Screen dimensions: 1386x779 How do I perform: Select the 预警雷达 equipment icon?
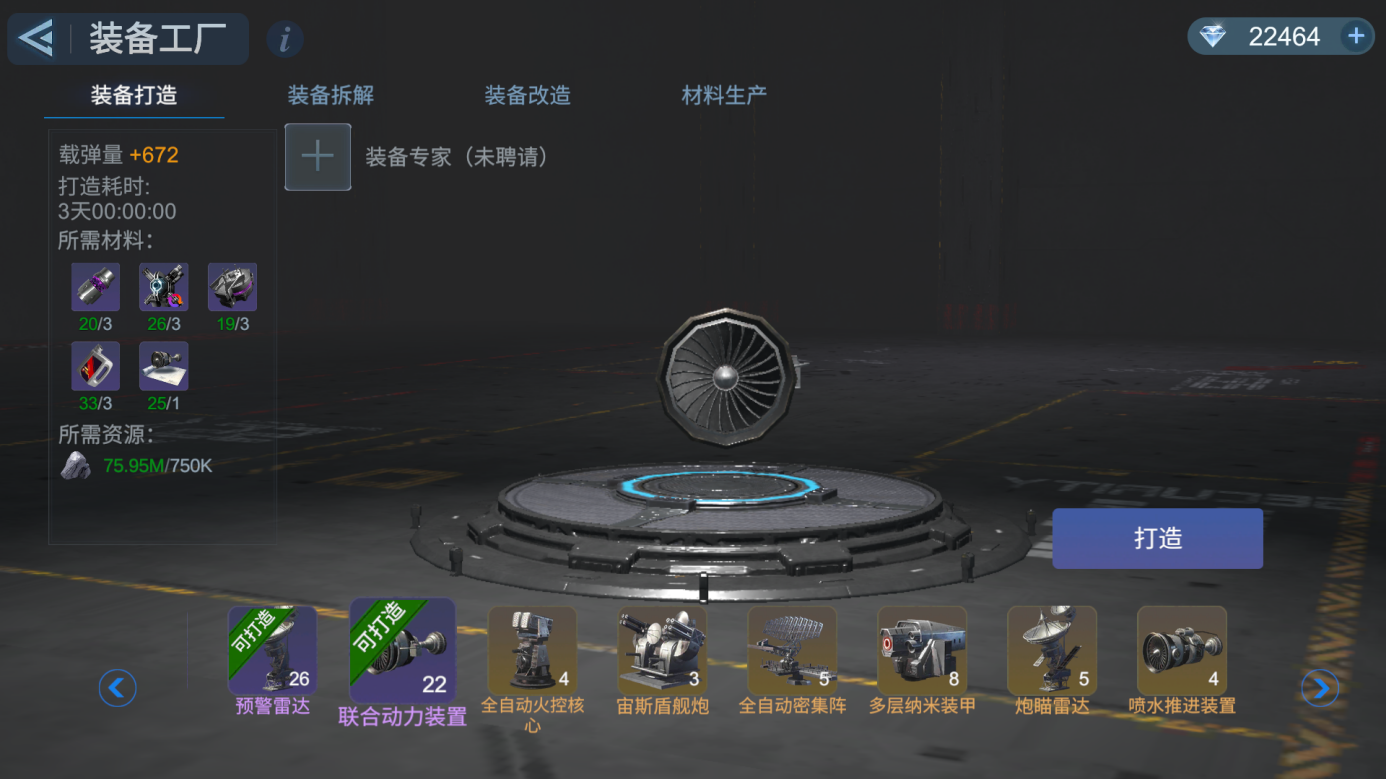[271, 650]
